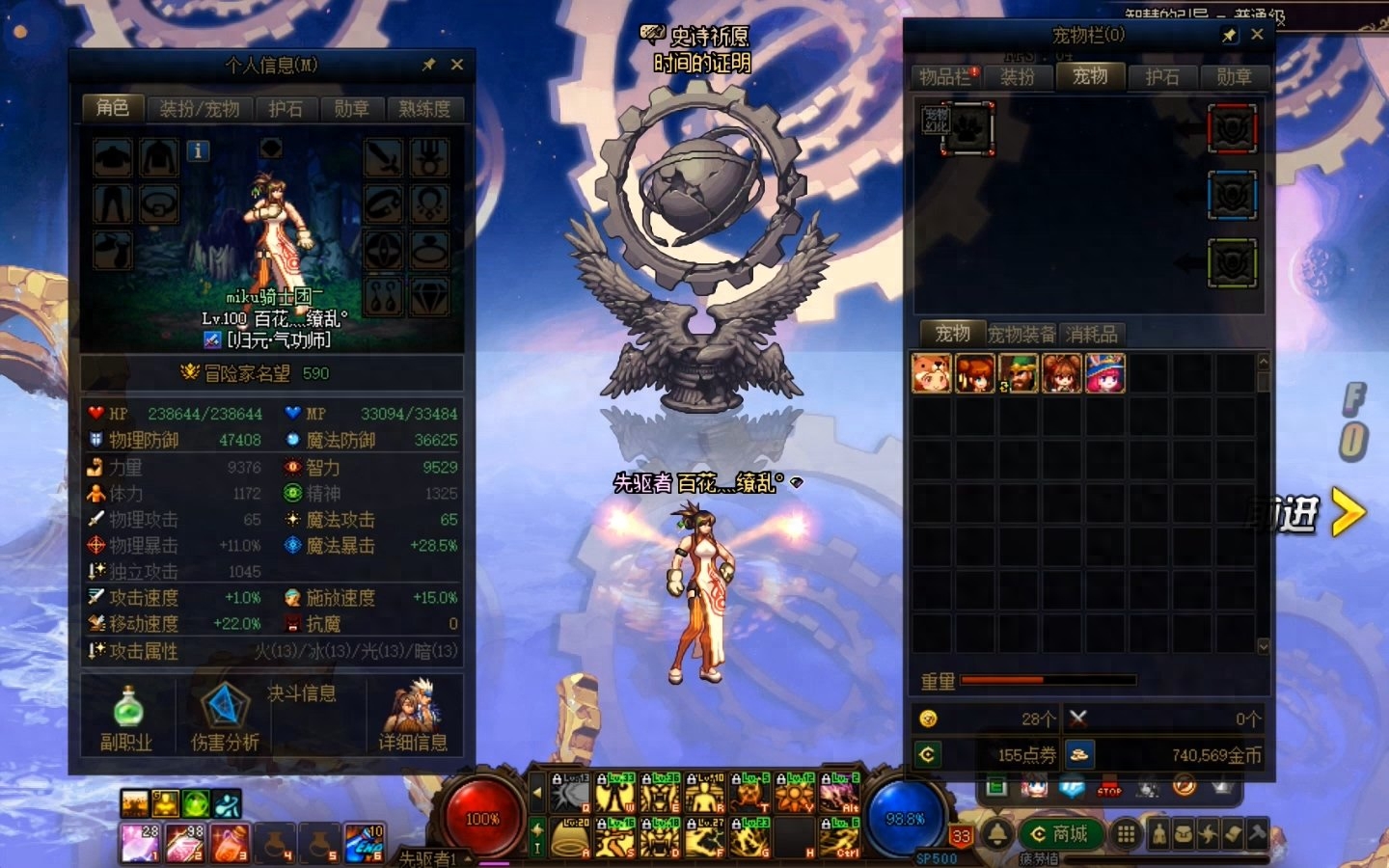Open the 商城 shop button
The height and width of the screenshot is (868, 1389).
[x=1060, y=834]
